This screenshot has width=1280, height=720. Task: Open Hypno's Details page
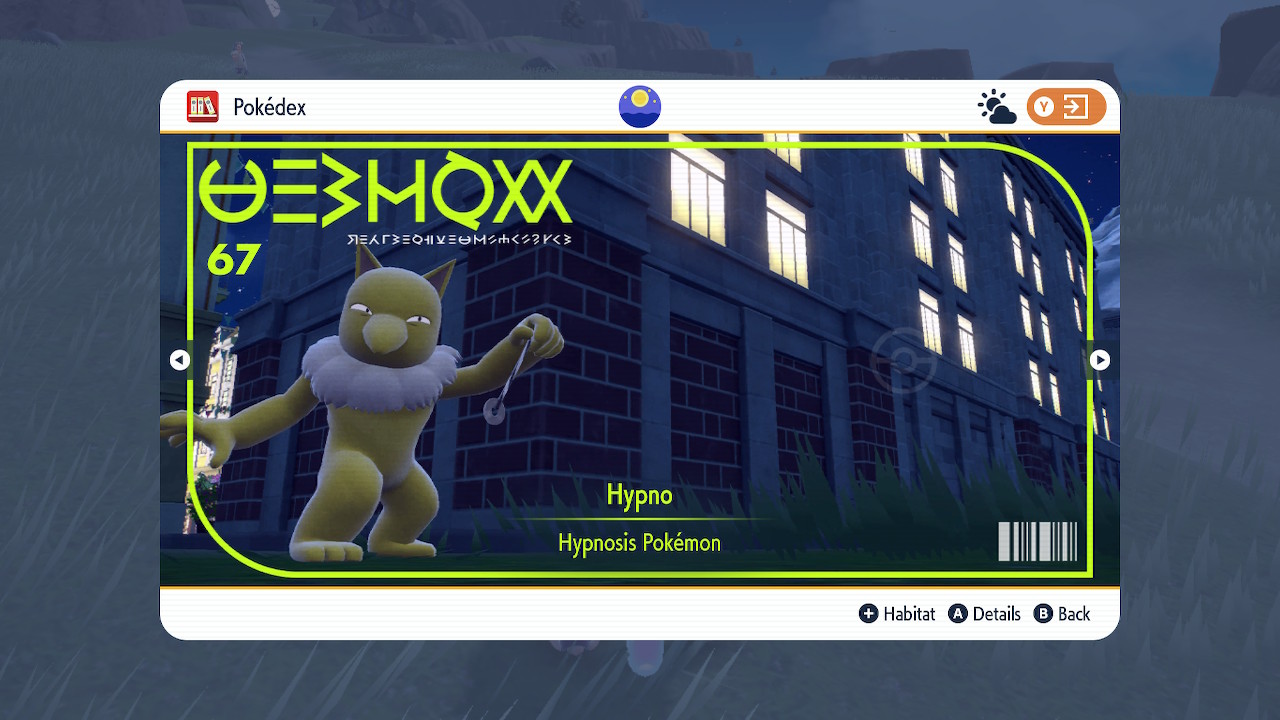click(985, 614)
